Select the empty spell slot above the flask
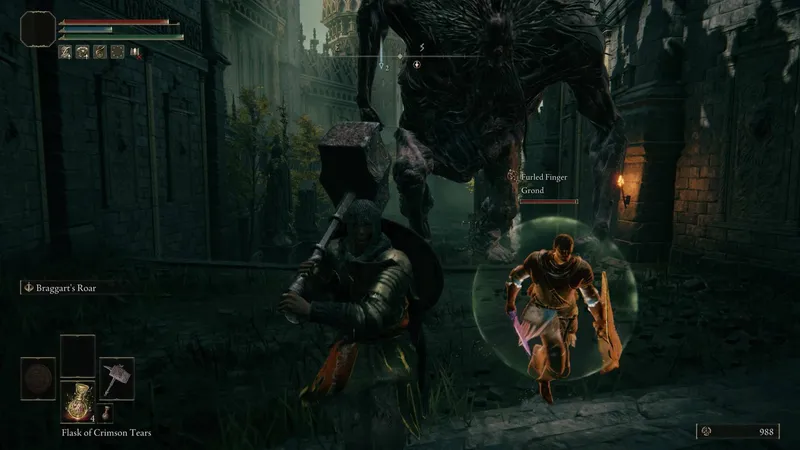 (77, 355)
